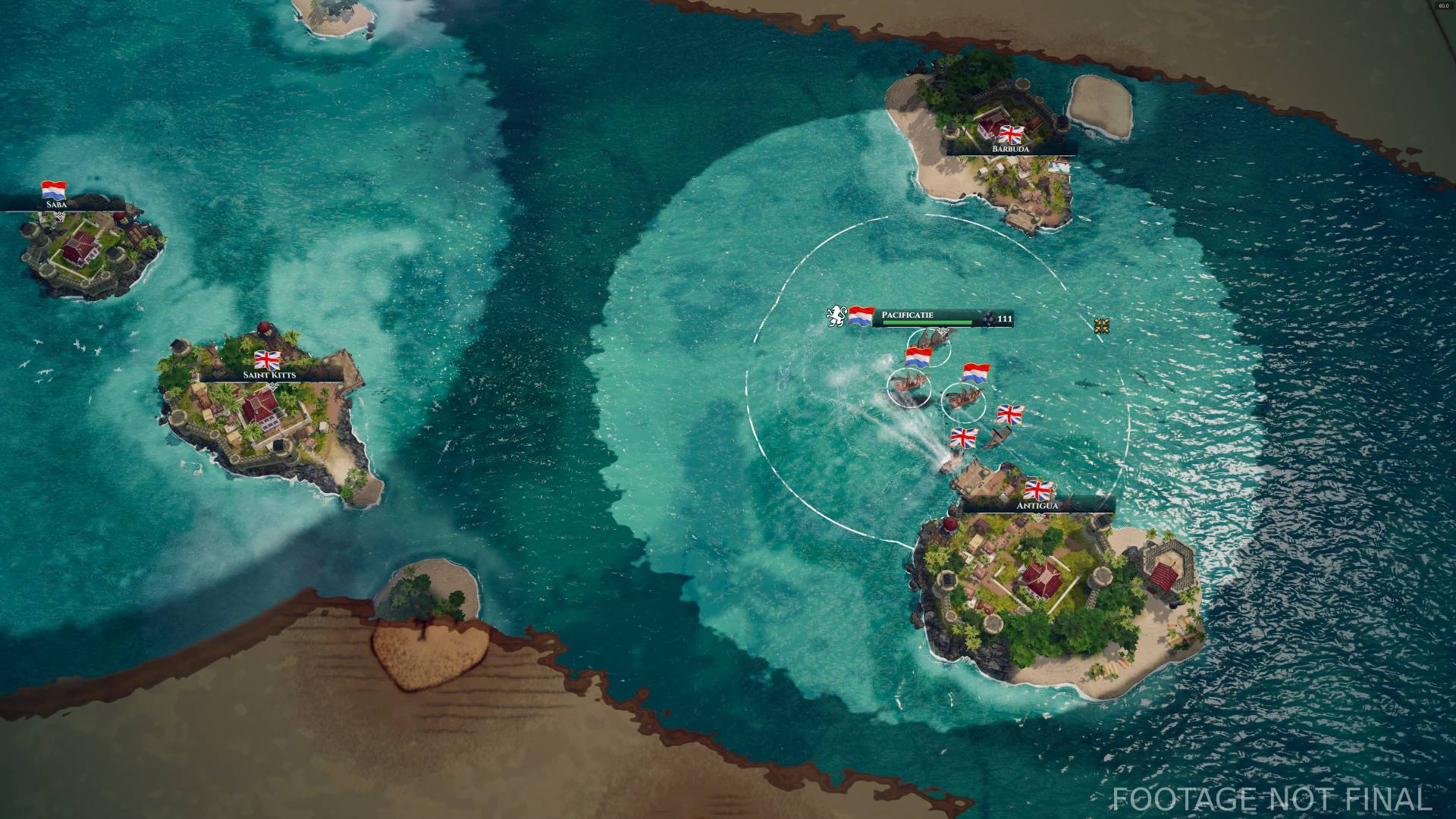Open the Saba island nameplate
Screen dimensions: 1456x819
coord(56,205)
